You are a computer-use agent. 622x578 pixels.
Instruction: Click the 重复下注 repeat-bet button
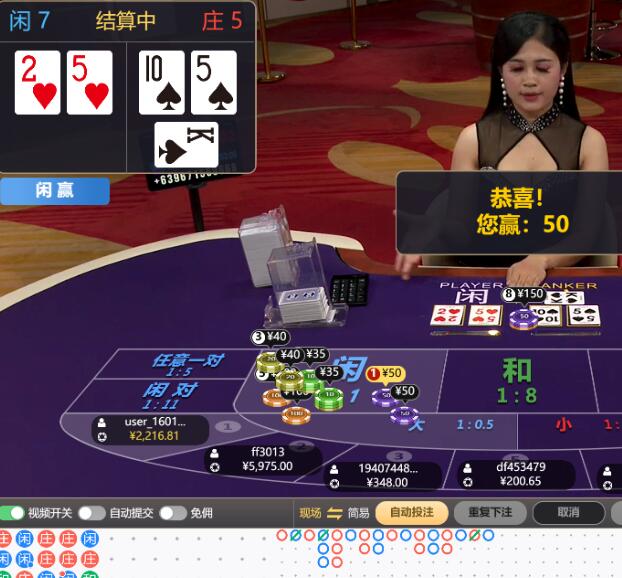tap(489, 513)
